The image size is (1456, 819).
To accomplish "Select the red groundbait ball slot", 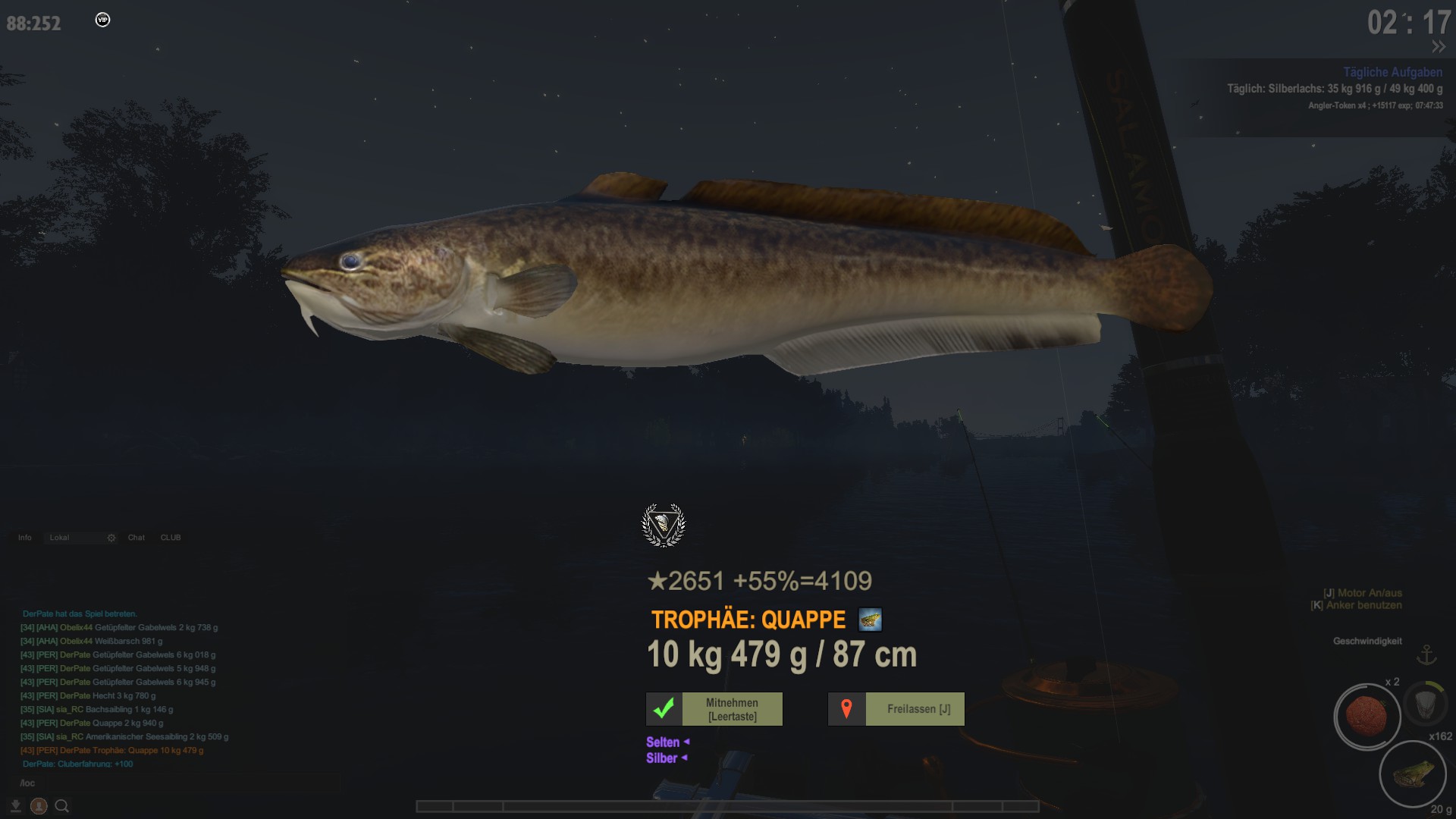I will point(1367,716).
